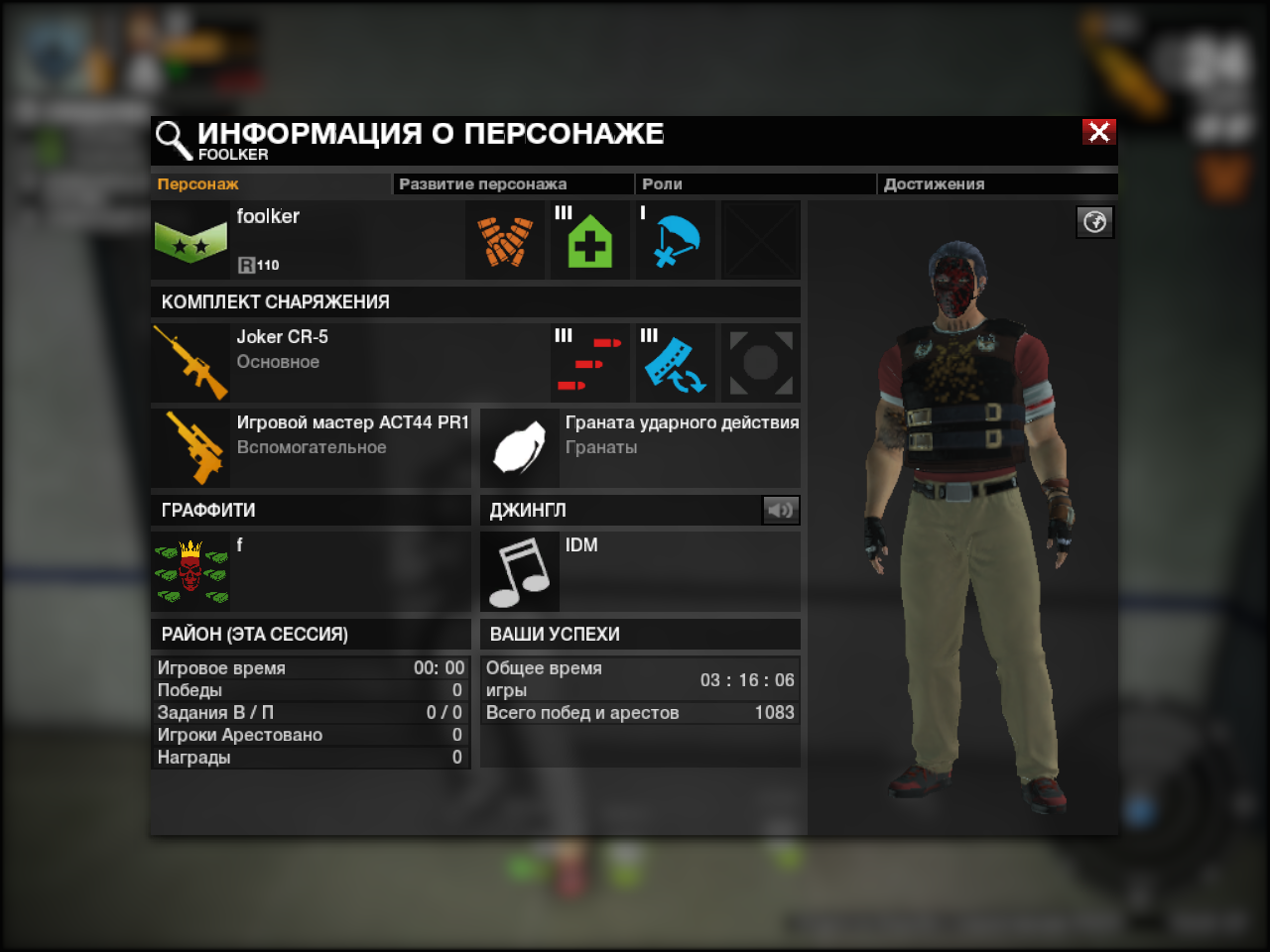Screen dimensions: 1270x952
Task: View the red skull graffiti thumbnail
Action: [x=191, y=572]
